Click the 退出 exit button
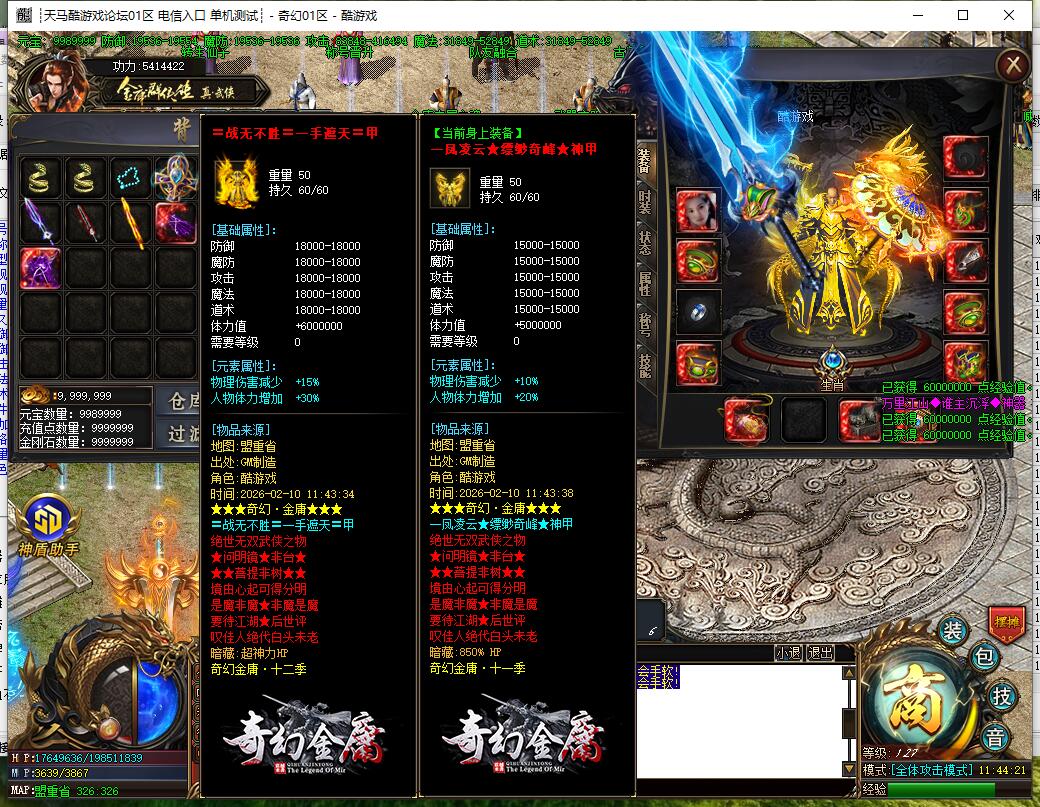 pyautogui.click(x=821, y=653)
